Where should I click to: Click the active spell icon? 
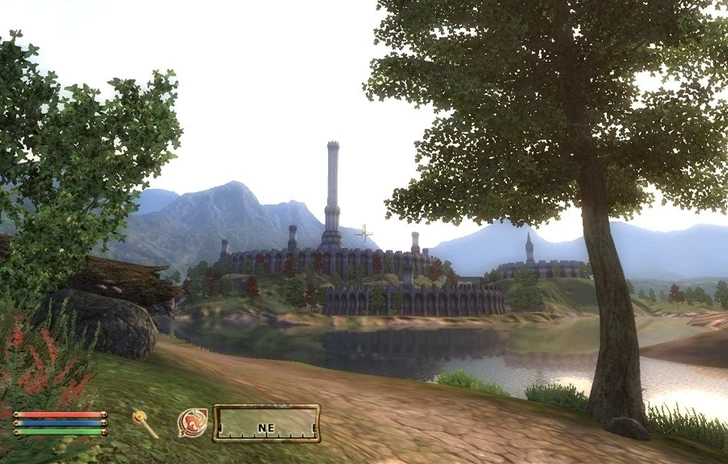click(x=192, y=423)
